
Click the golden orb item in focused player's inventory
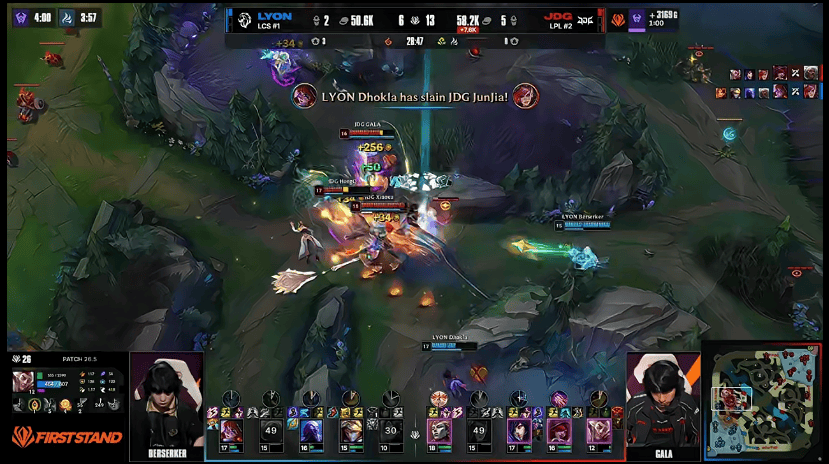[64, 404]
